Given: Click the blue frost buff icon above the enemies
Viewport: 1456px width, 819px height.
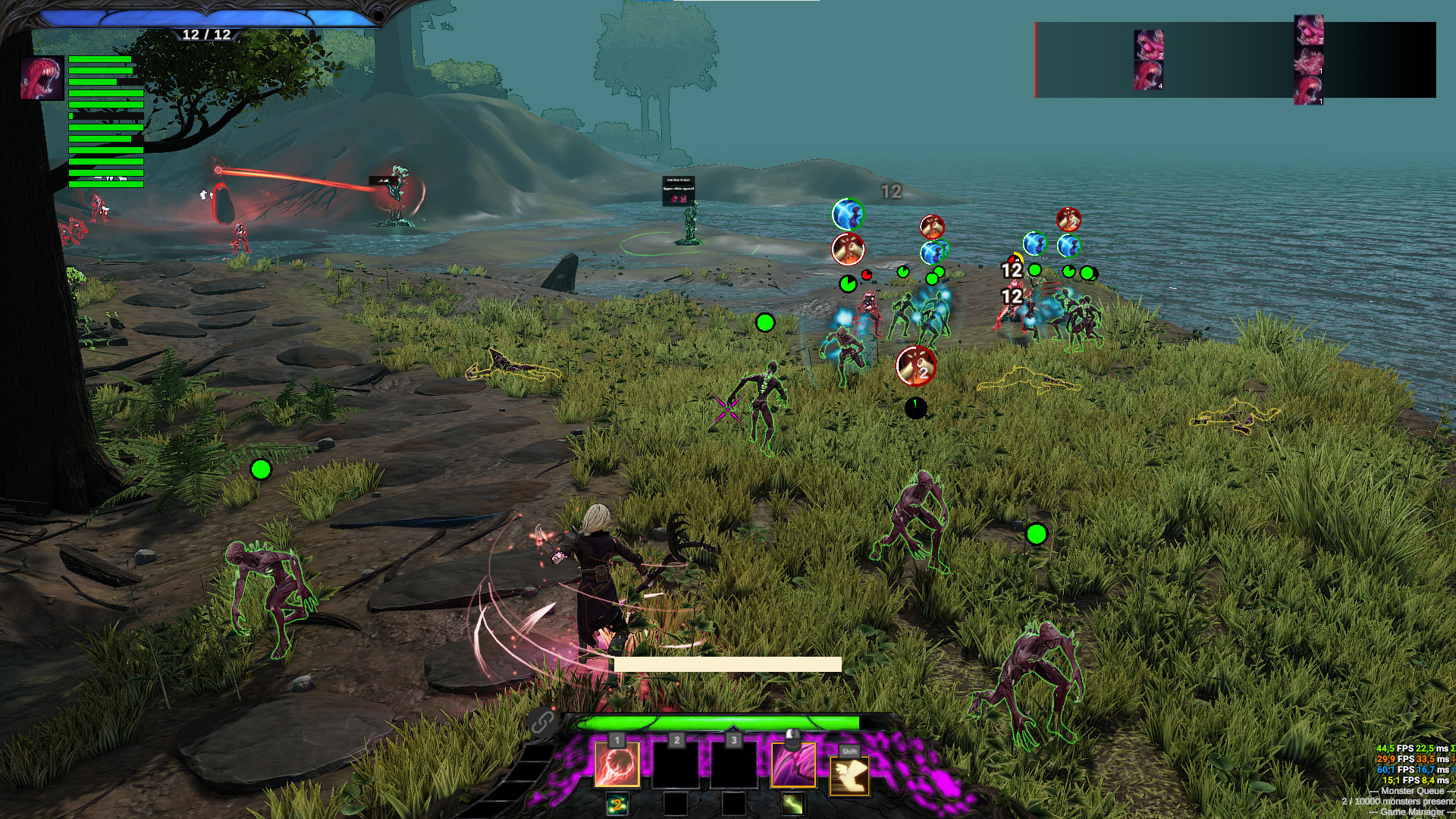Looking at the screenshot, I should (x=847, y=214).
